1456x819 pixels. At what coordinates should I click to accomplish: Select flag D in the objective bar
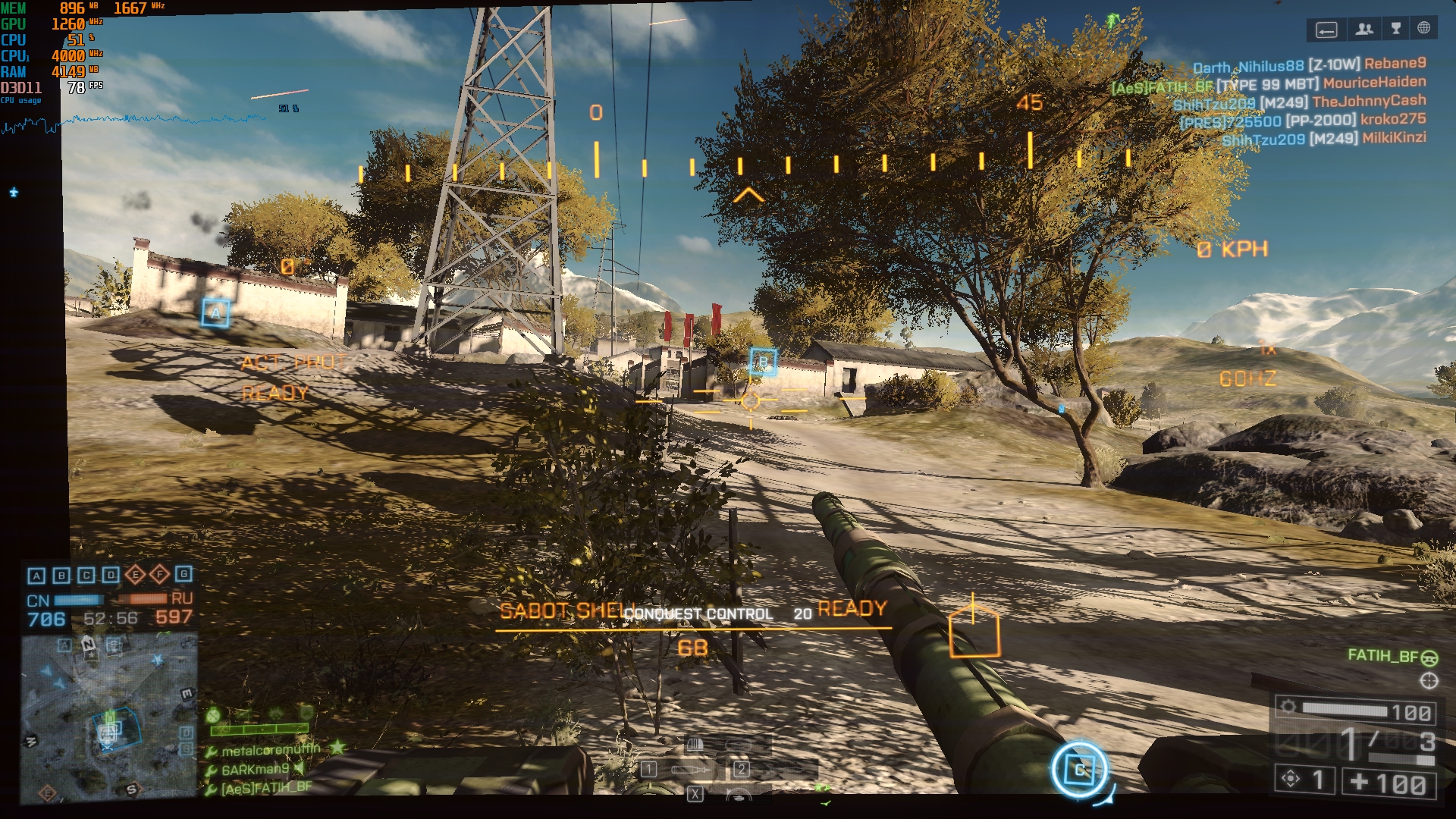tap(111, 575)
